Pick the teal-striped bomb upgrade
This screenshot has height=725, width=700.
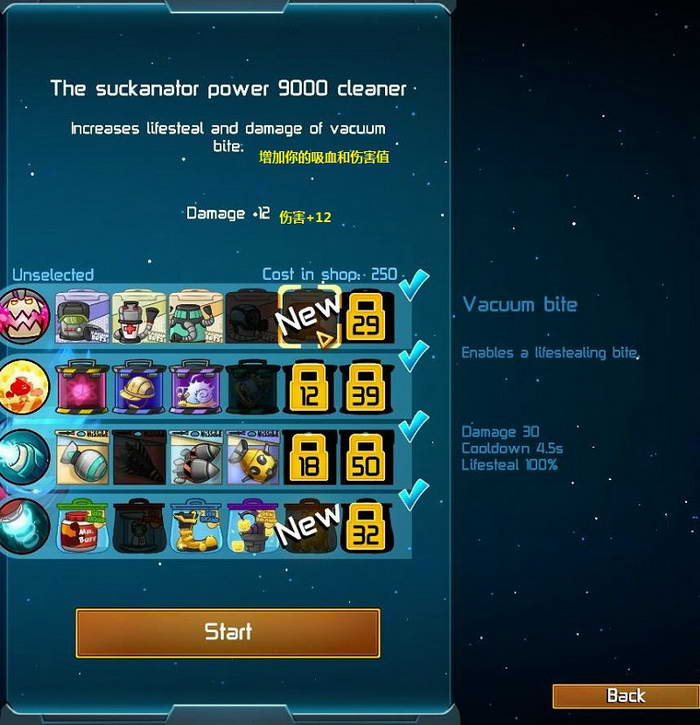[82, 457]
